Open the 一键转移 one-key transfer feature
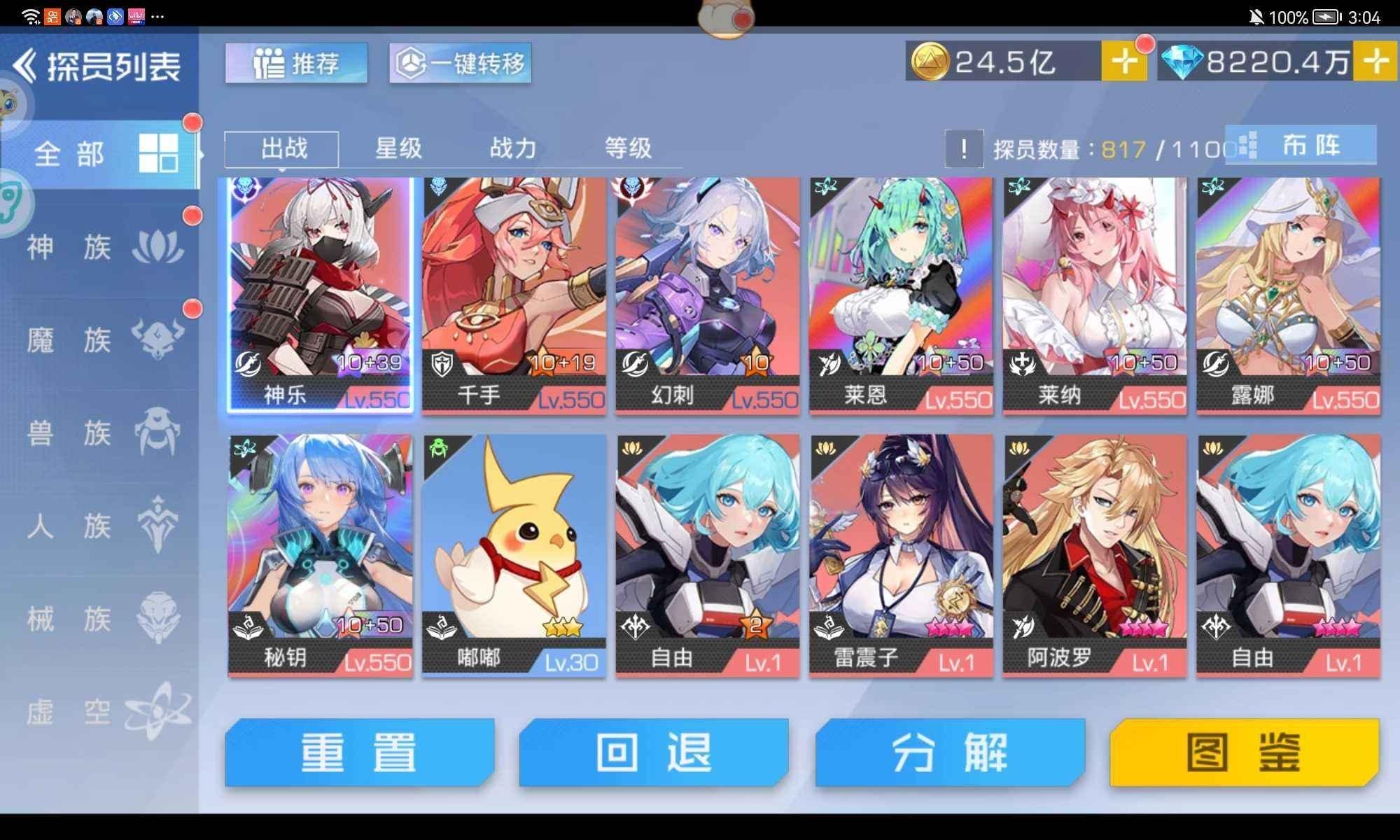The height and width of the screenshot is (840, 1400). click(x=460, y=64)
